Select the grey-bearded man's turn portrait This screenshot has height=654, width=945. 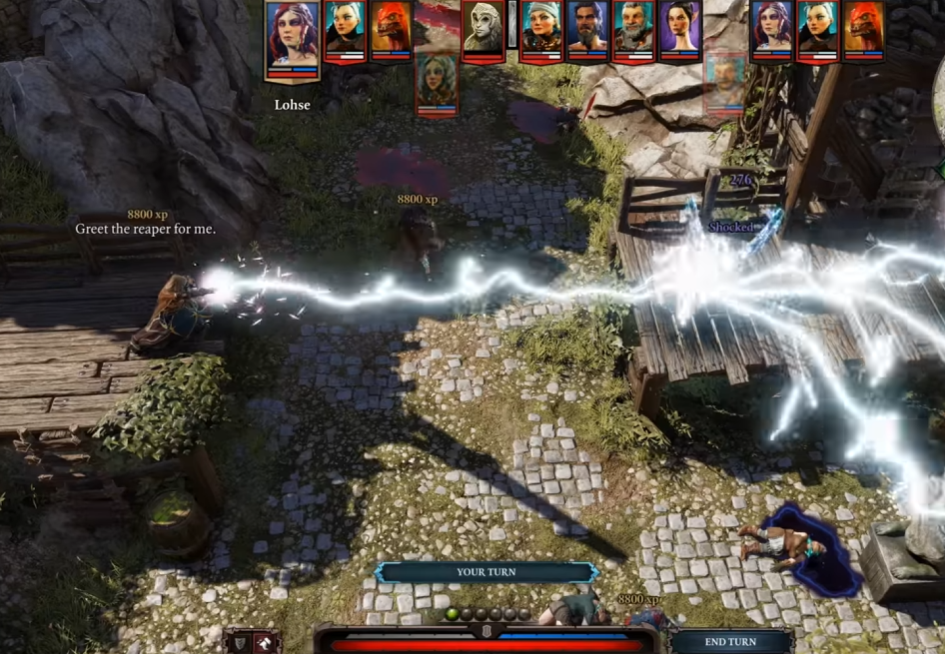click(x=634, y=29)
